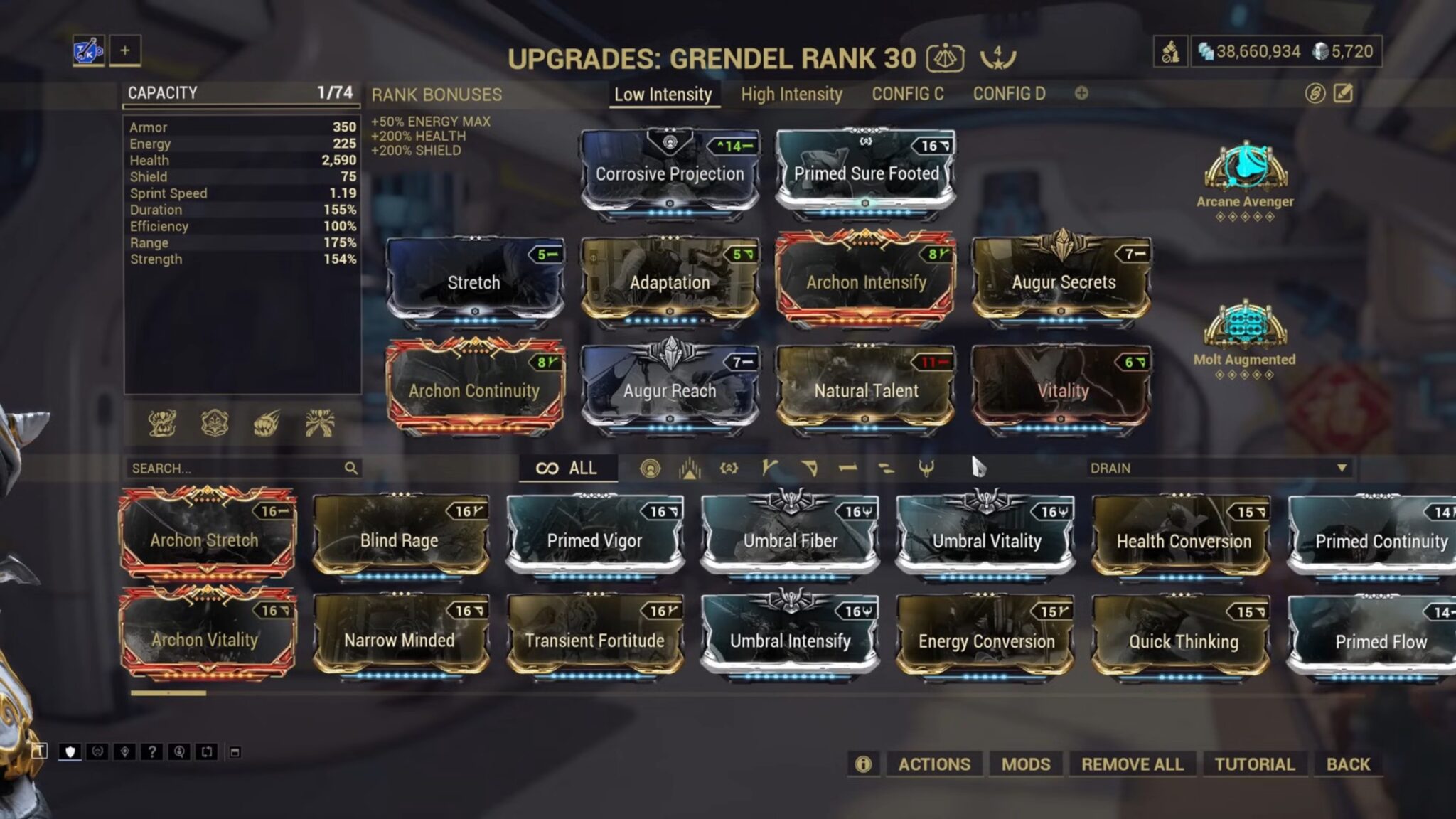Image resolution: width=1456 pixels, height=819 pixels.
Task: Click the pencil edit icon near Config D
Action: tap(1342, 92)
